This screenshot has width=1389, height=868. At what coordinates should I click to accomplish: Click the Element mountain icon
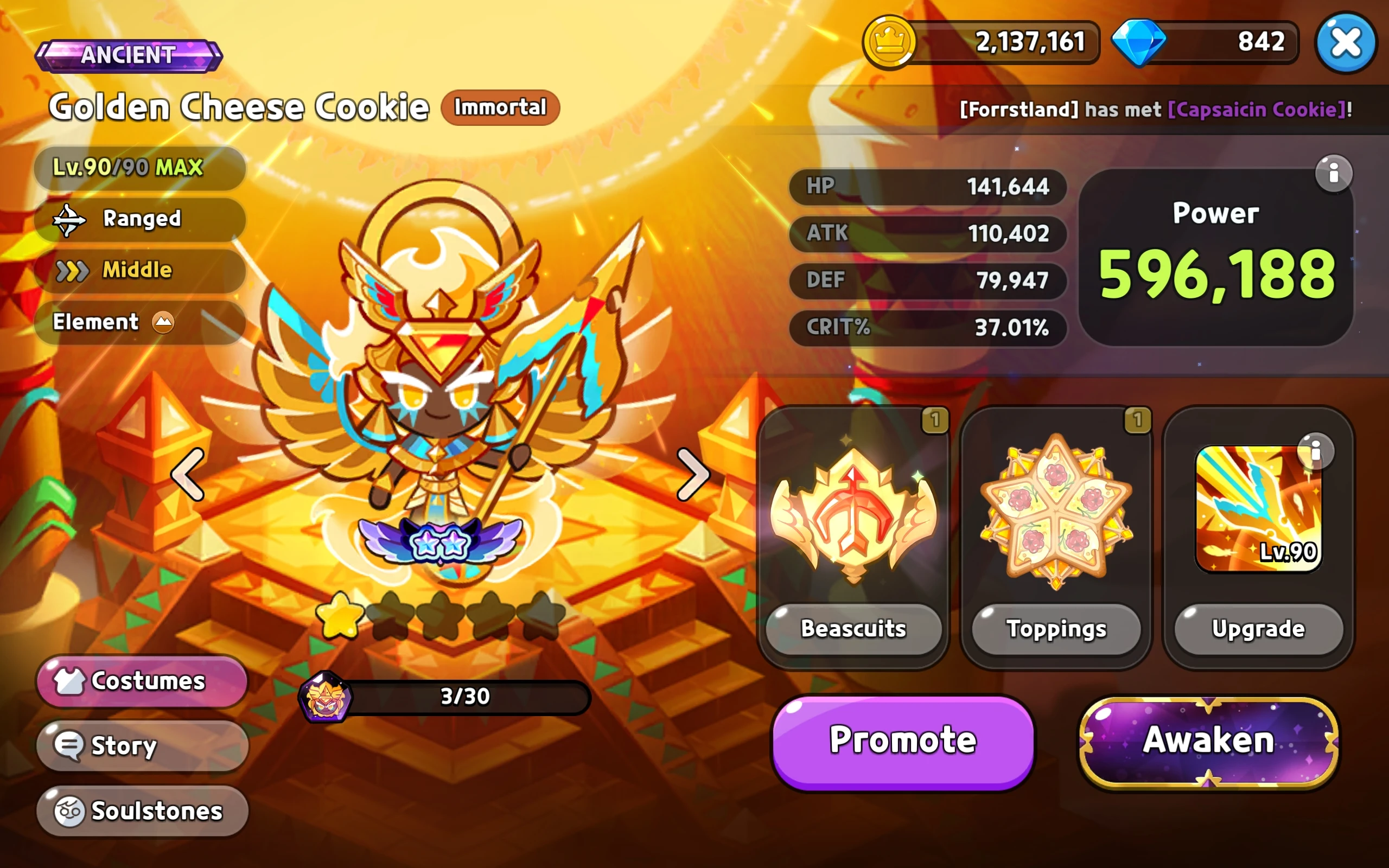click(162, 322)
